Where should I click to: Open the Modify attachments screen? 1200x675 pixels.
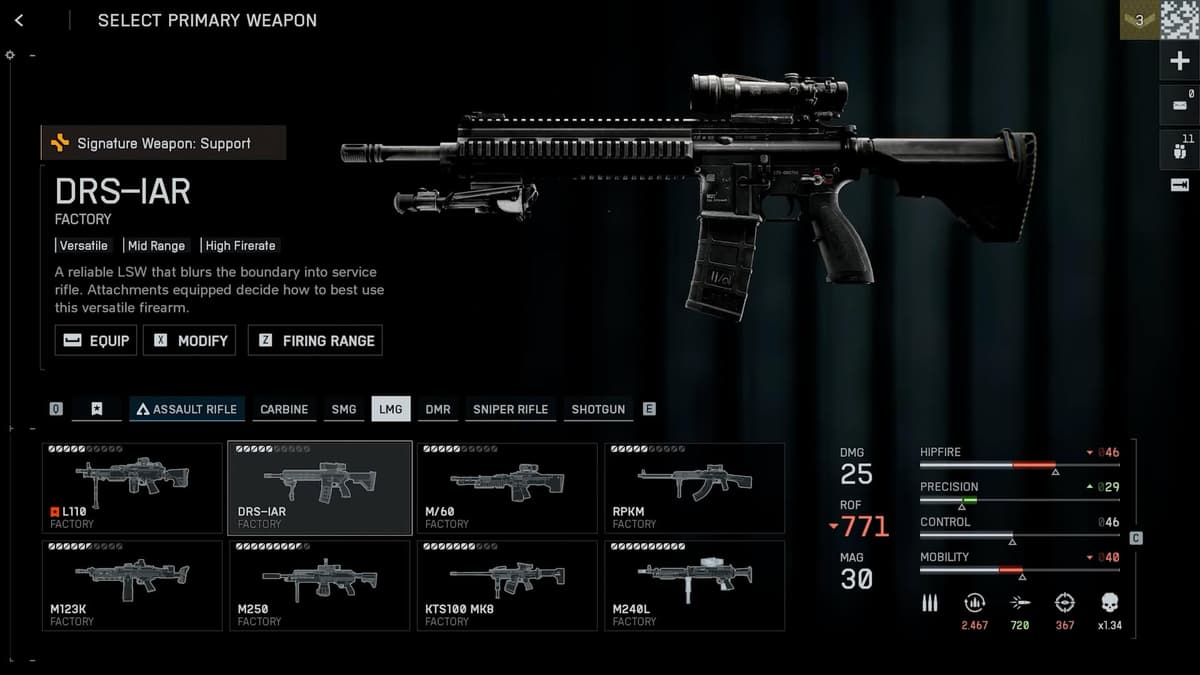pyautogui.click(x=189, y=340)
